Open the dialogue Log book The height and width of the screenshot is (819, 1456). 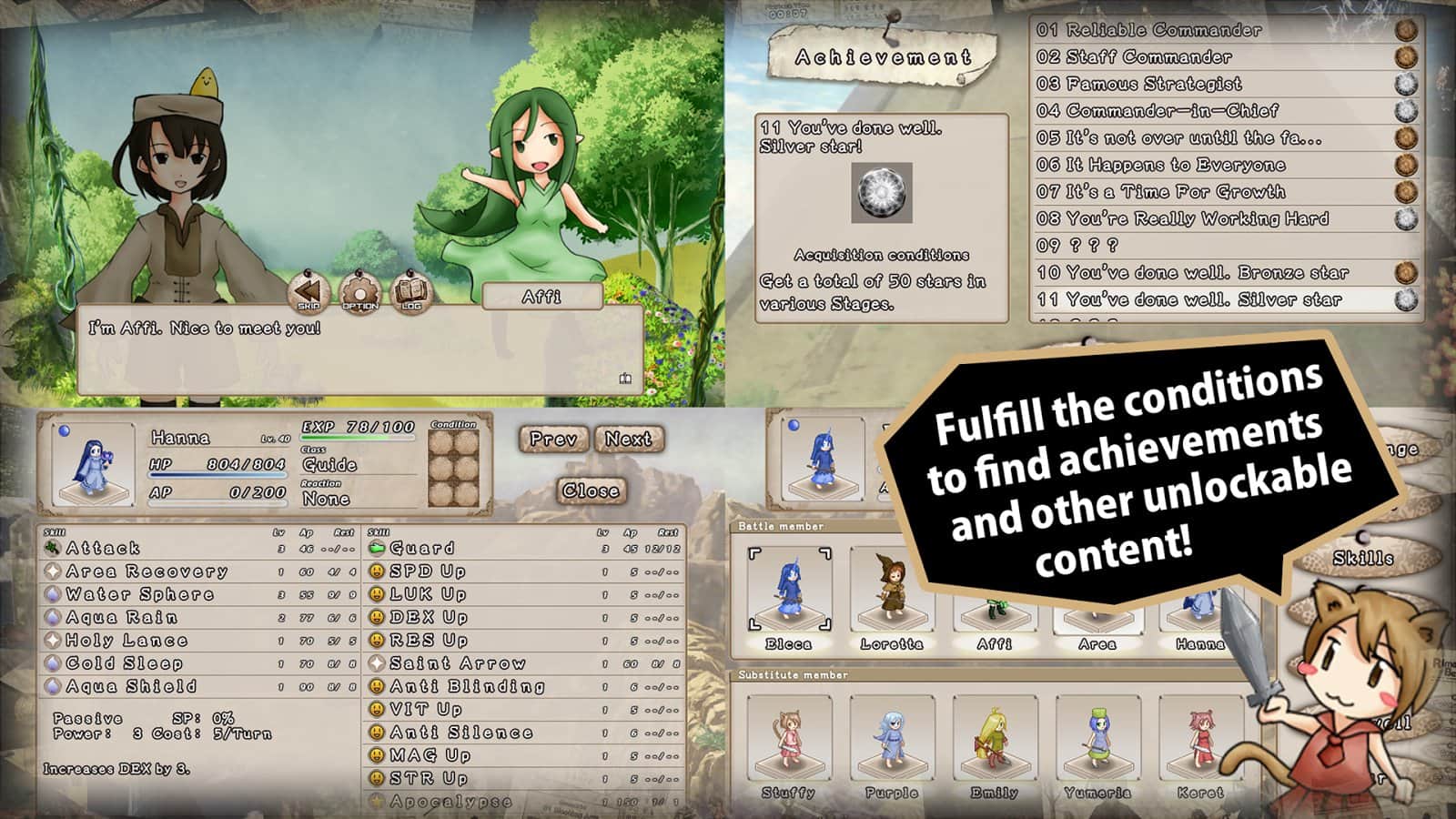coord(410,292)
